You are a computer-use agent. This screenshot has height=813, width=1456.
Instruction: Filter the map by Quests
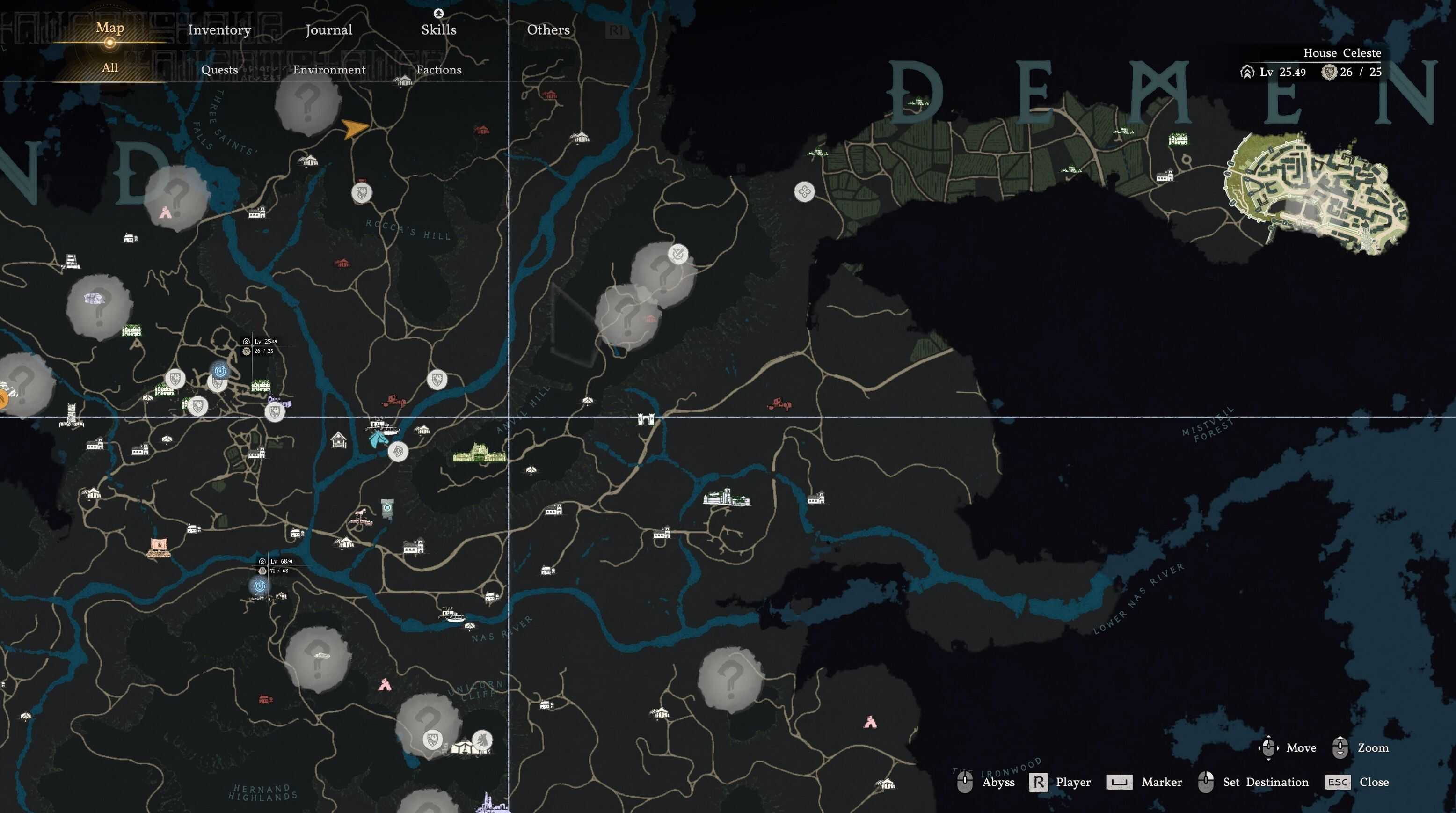tap(219, 70)
